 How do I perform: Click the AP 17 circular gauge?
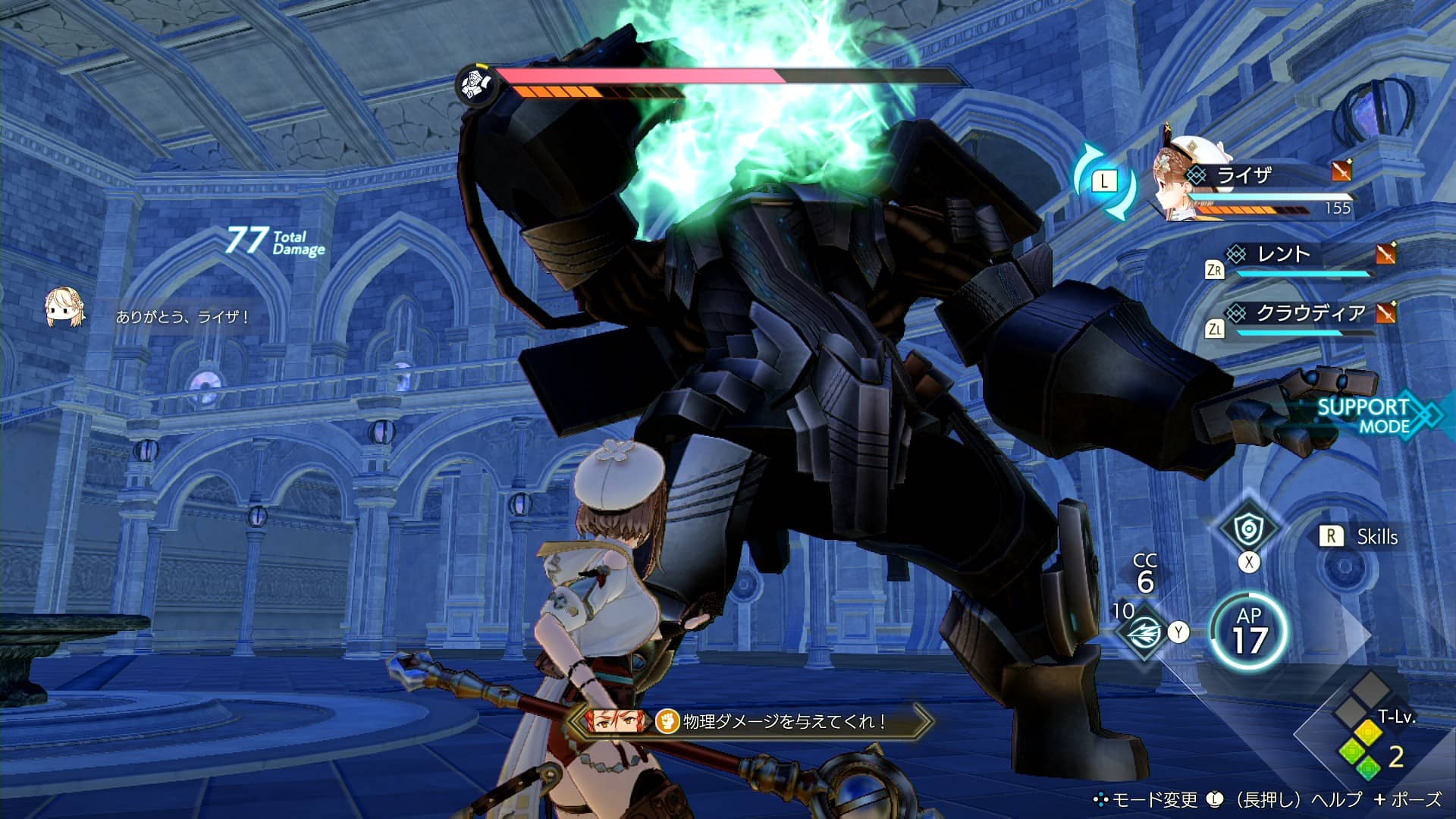pos(1248,632)
